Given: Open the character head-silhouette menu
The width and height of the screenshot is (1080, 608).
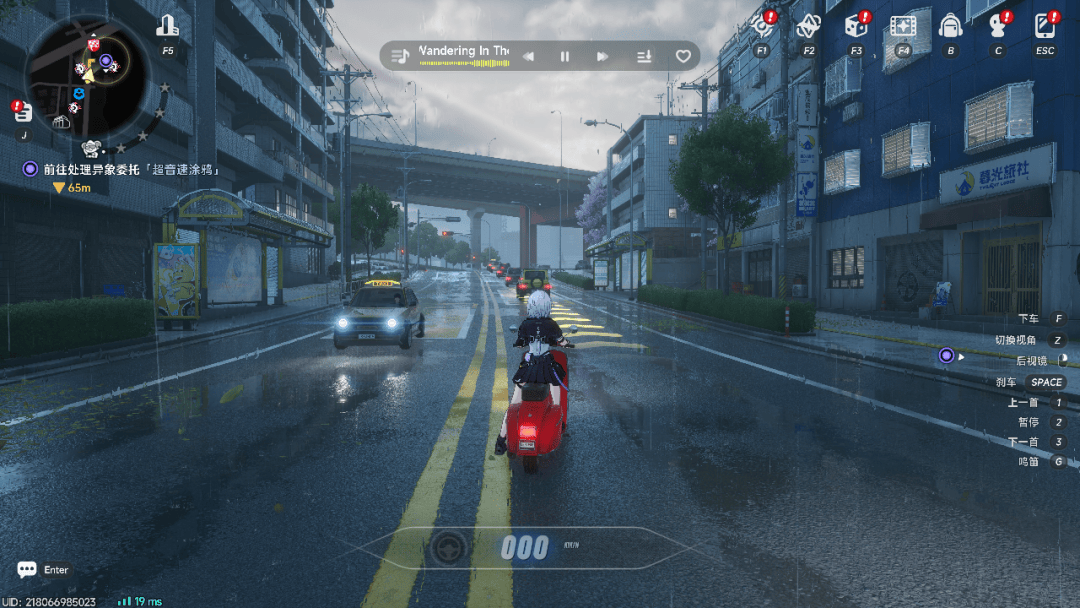Looking at the screenshot, I should [997, 27].
